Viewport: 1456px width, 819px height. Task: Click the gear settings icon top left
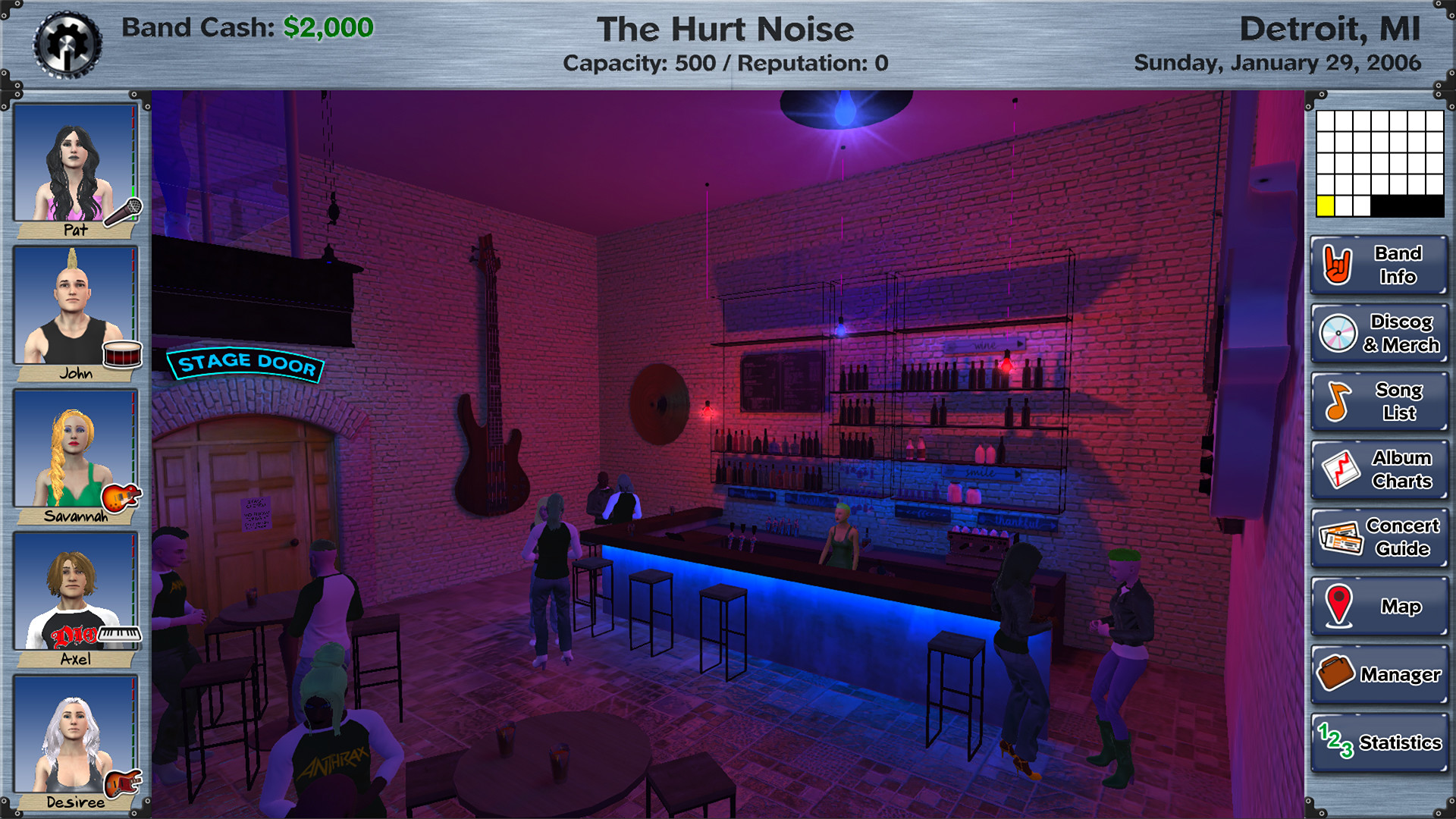pyautogui.click(x=67, y=43)
